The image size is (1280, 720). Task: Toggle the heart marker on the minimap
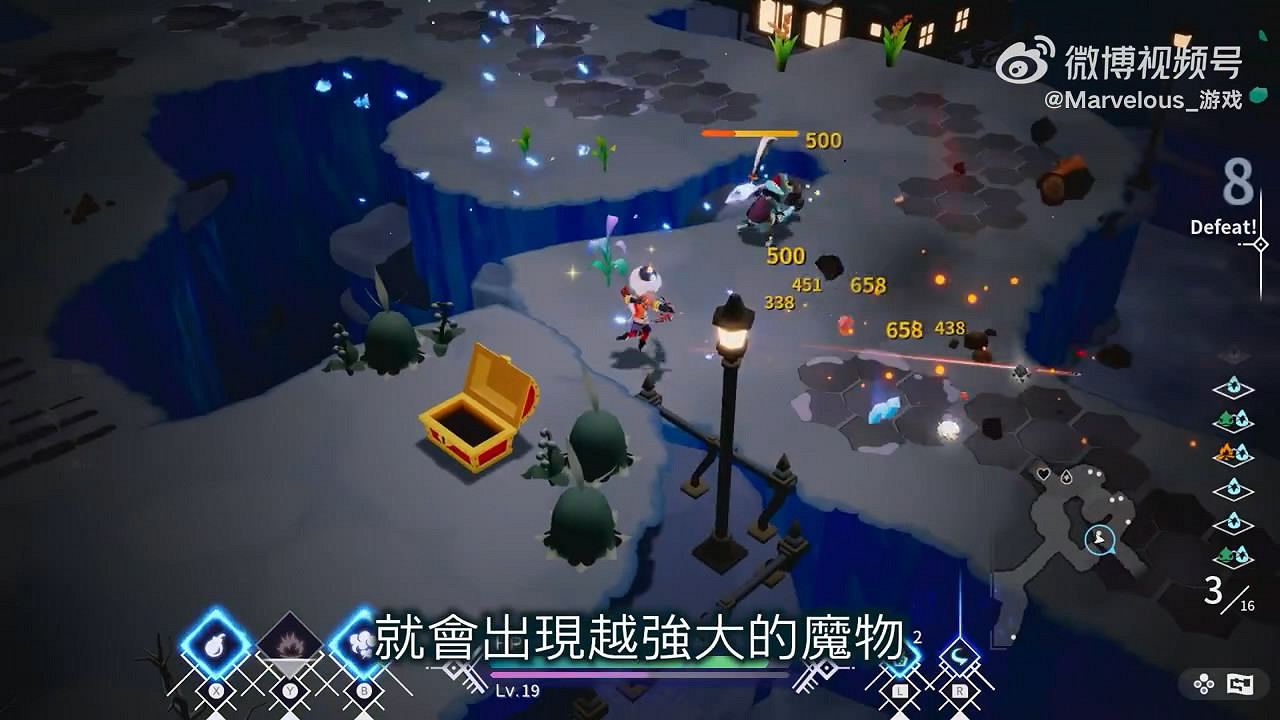point(1044,472)
